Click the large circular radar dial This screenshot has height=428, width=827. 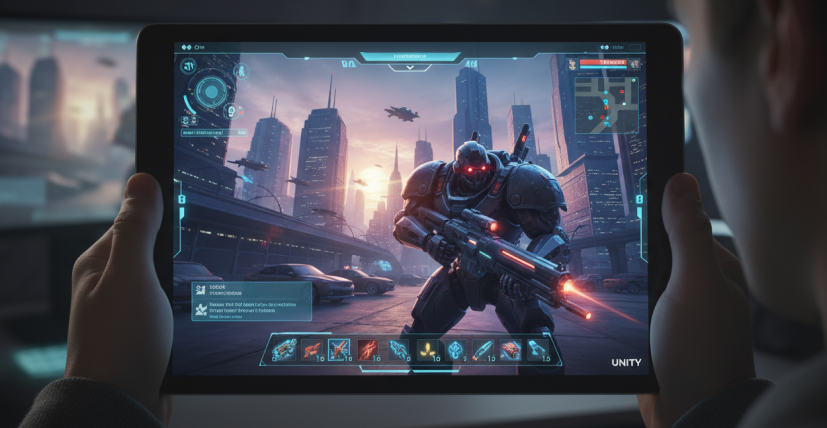coord(211,93)
